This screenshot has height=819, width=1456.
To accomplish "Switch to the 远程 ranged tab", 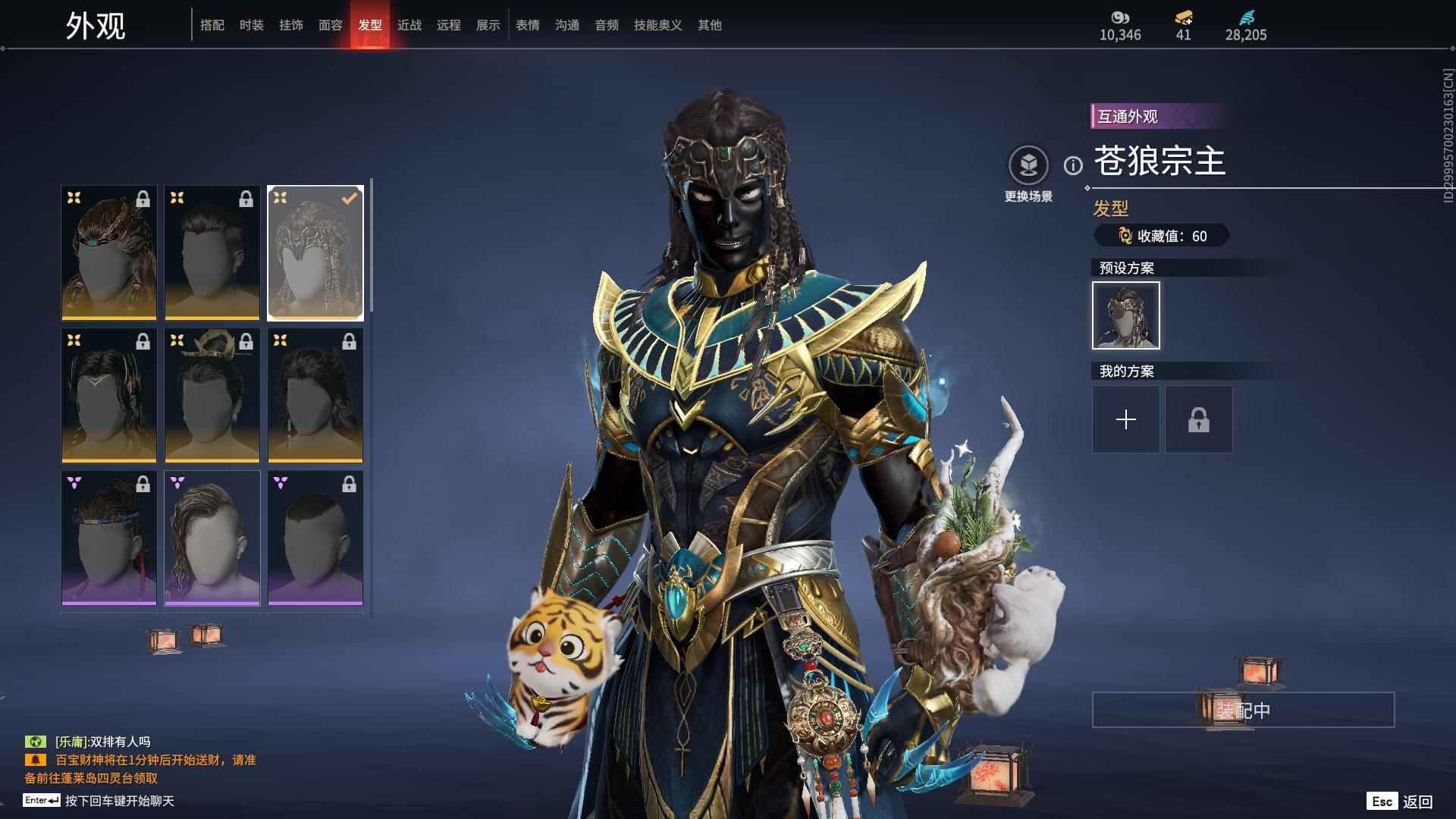I will [449, 25].
